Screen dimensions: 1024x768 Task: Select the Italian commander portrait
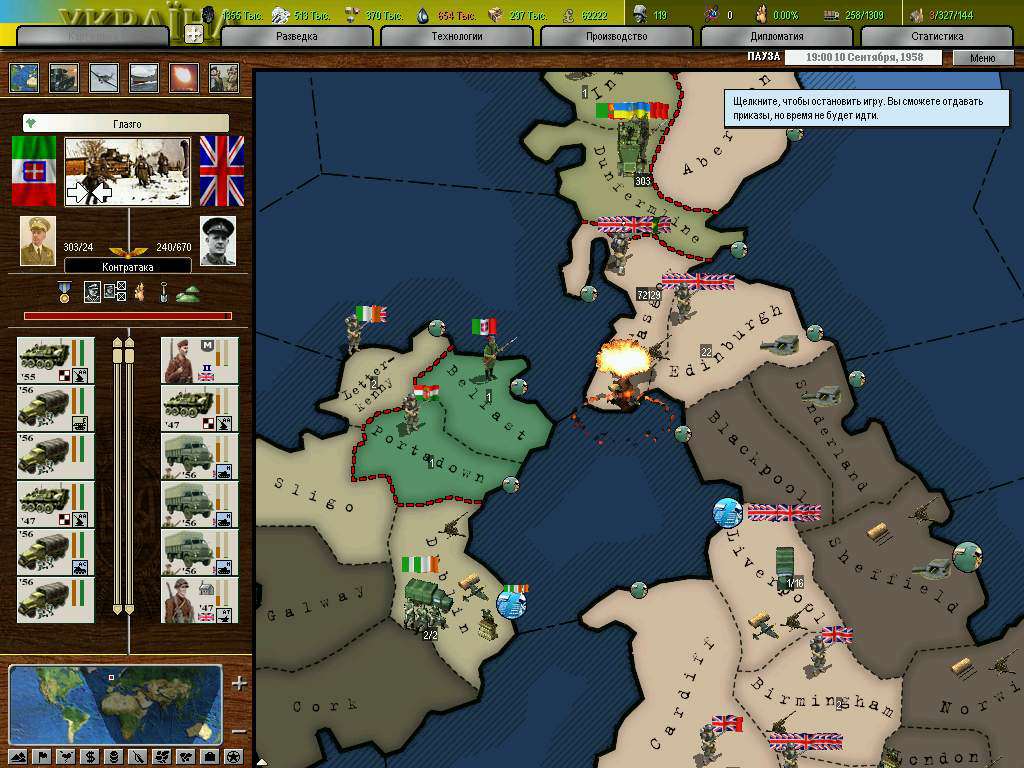38,241
